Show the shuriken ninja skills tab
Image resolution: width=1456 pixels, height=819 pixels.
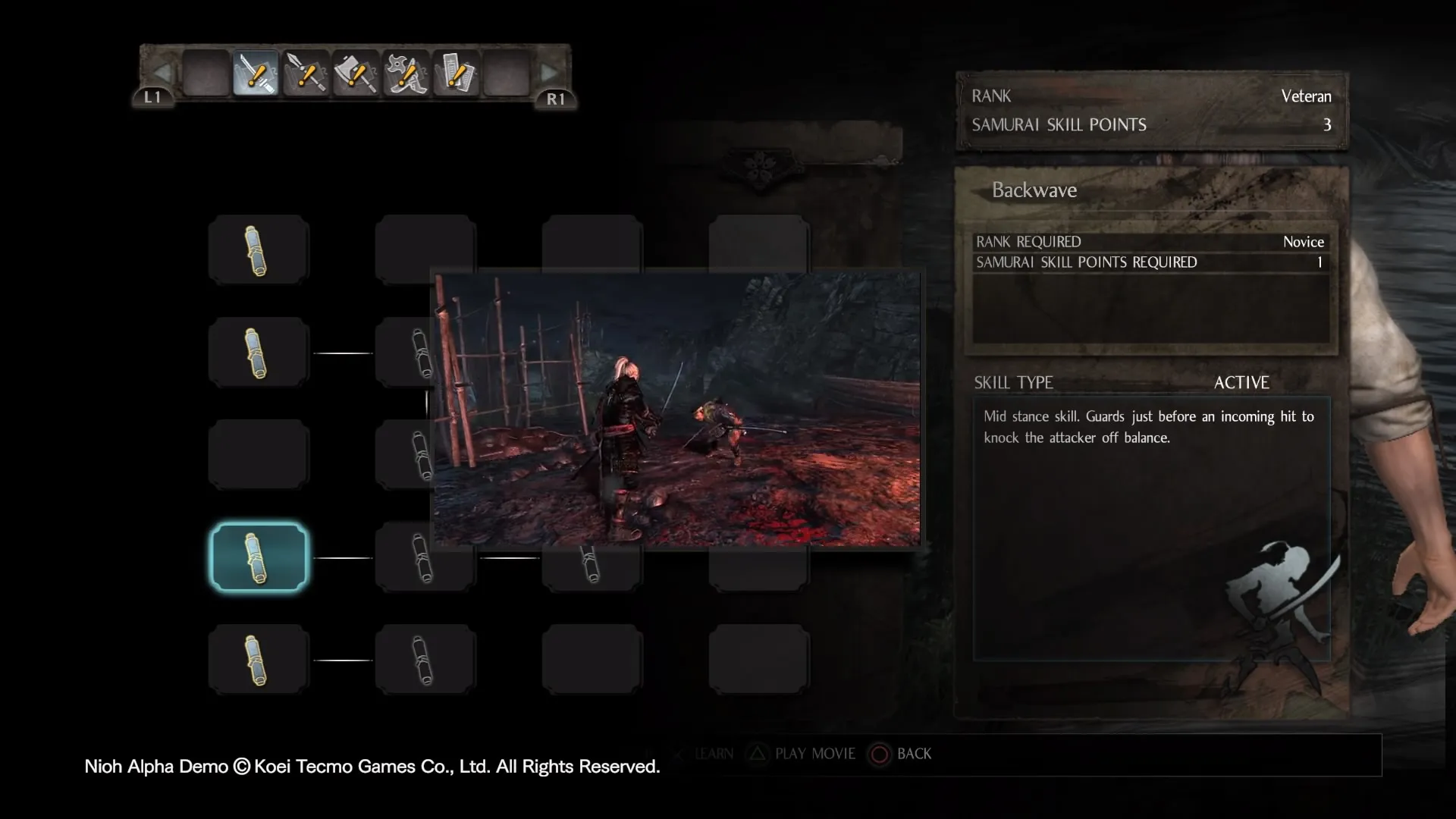tap(406, 74)
